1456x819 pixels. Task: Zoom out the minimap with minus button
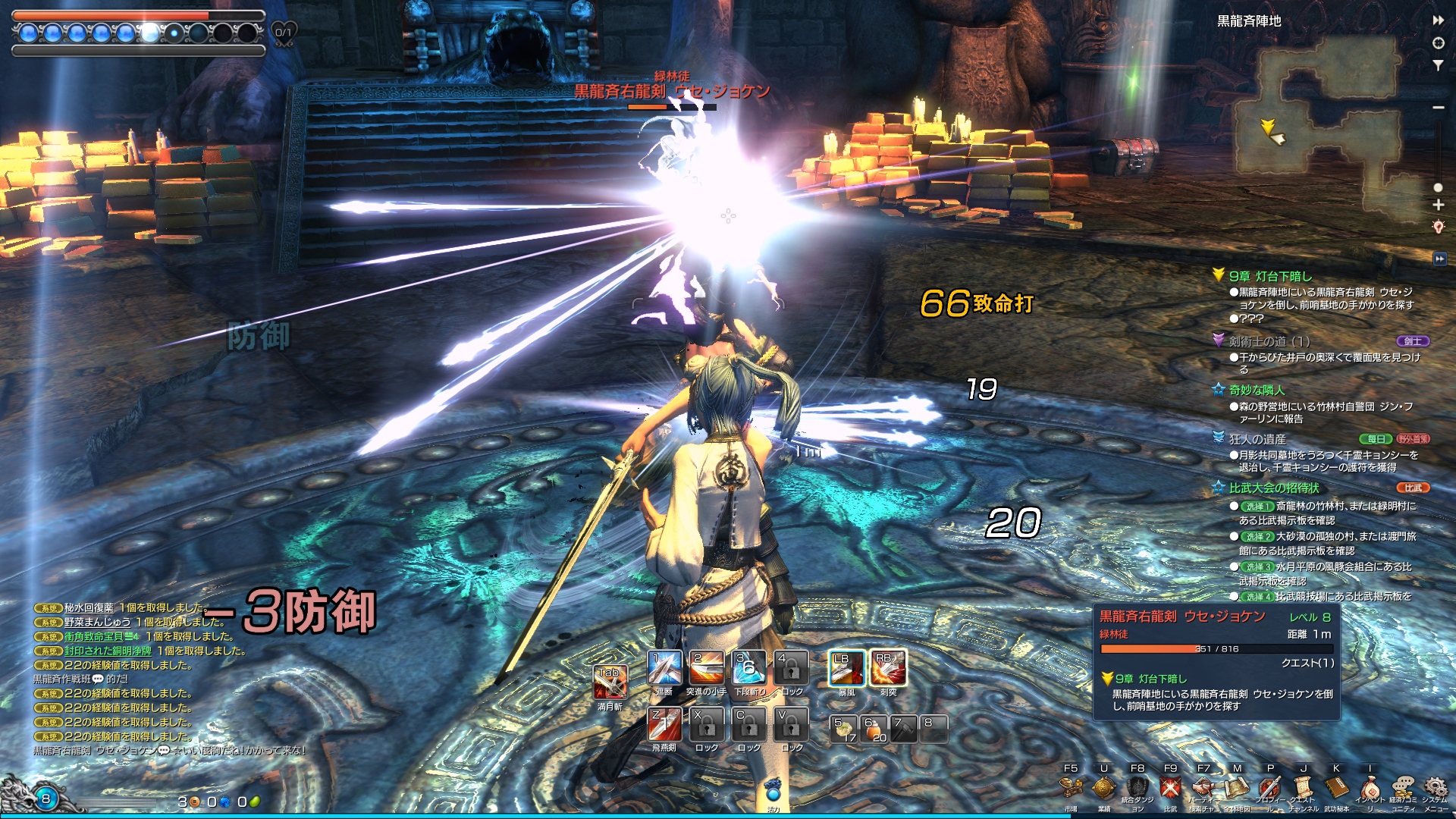pos(1438,108)
